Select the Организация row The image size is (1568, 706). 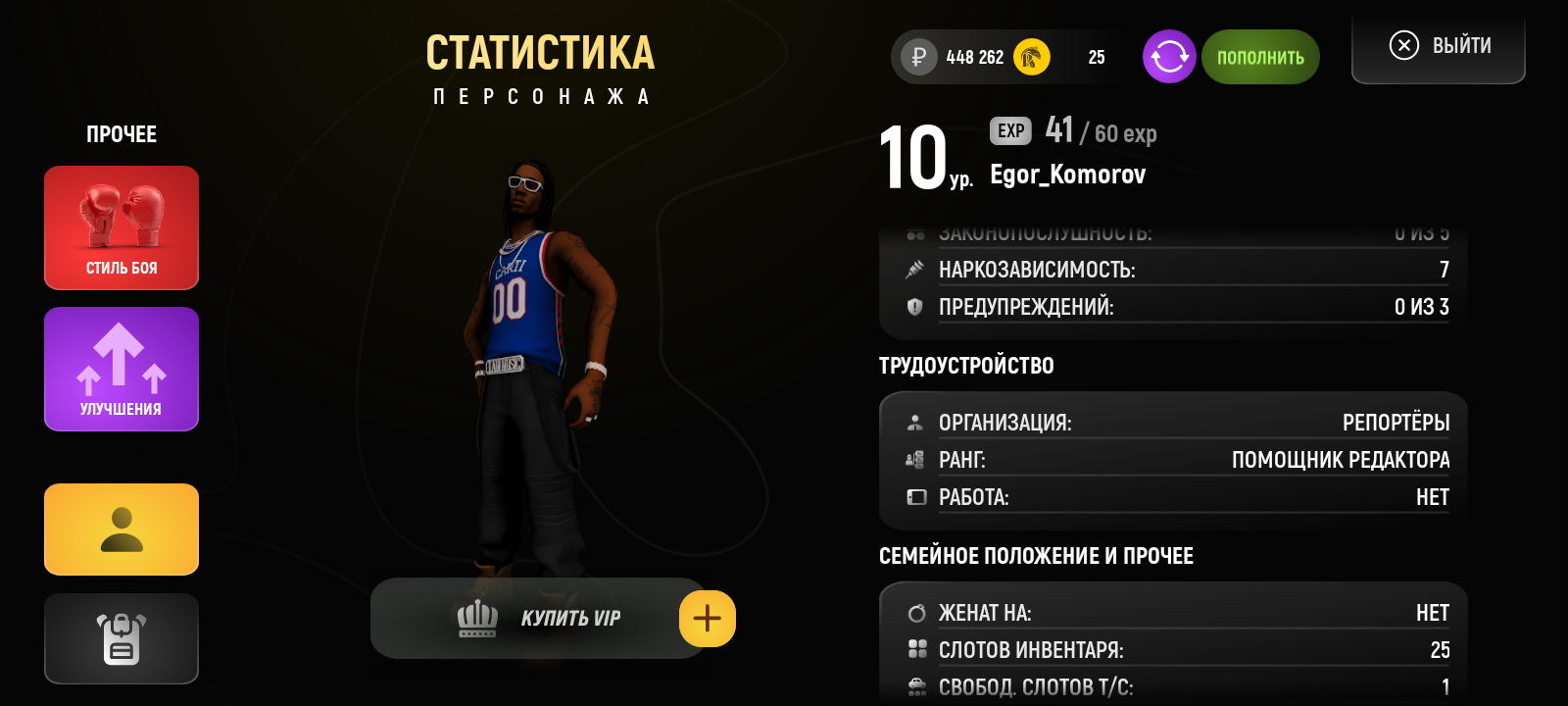pyautogui.click(x=1176, y=423)
